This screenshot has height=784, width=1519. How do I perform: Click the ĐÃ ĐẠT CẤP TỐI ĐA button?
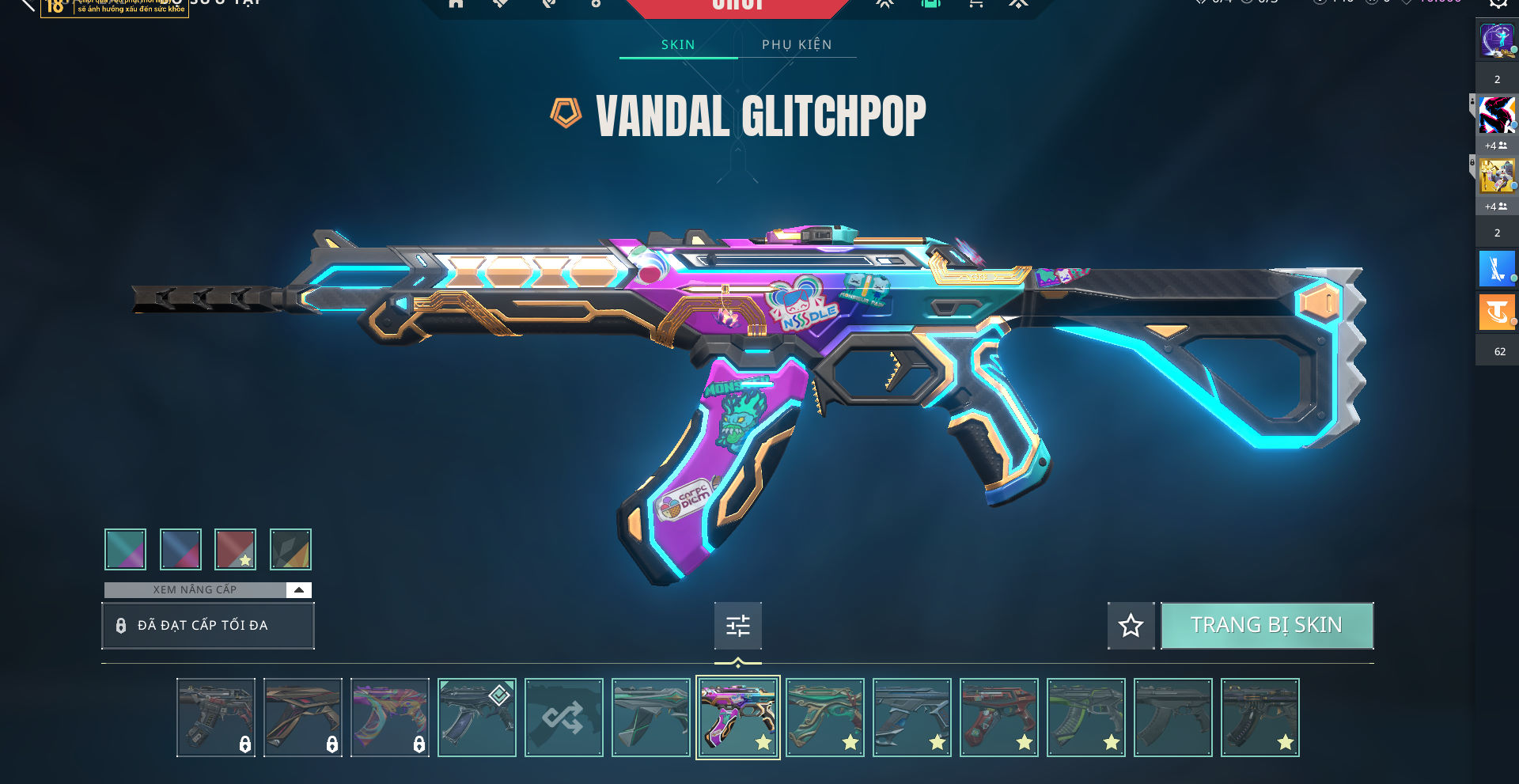click(207, 626)
